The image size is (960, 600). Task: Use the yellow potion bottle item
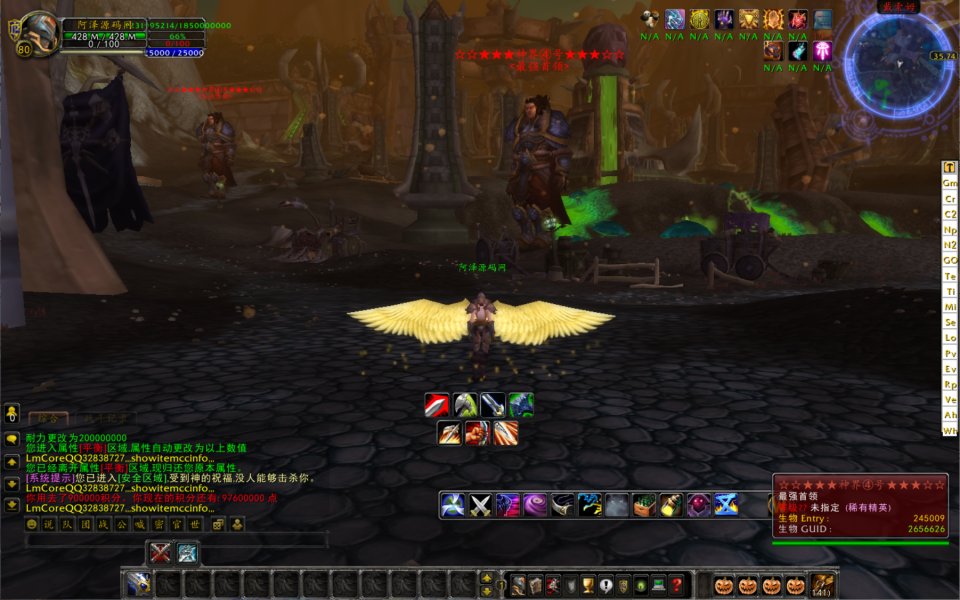tap(671, 505)
